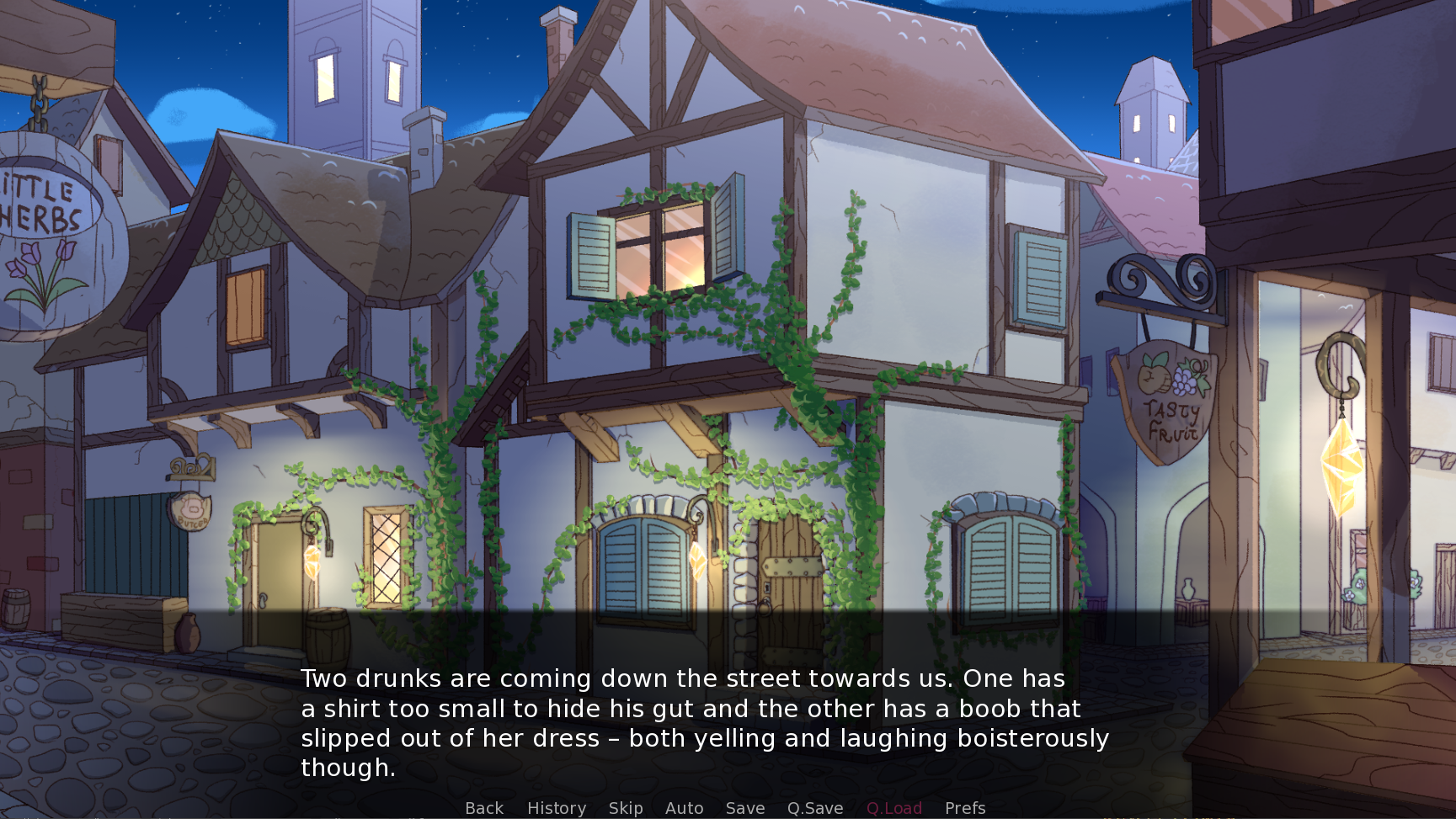The image size is (1456, 819).
Task: Activate Skip mode
Action: click(626, 808)
